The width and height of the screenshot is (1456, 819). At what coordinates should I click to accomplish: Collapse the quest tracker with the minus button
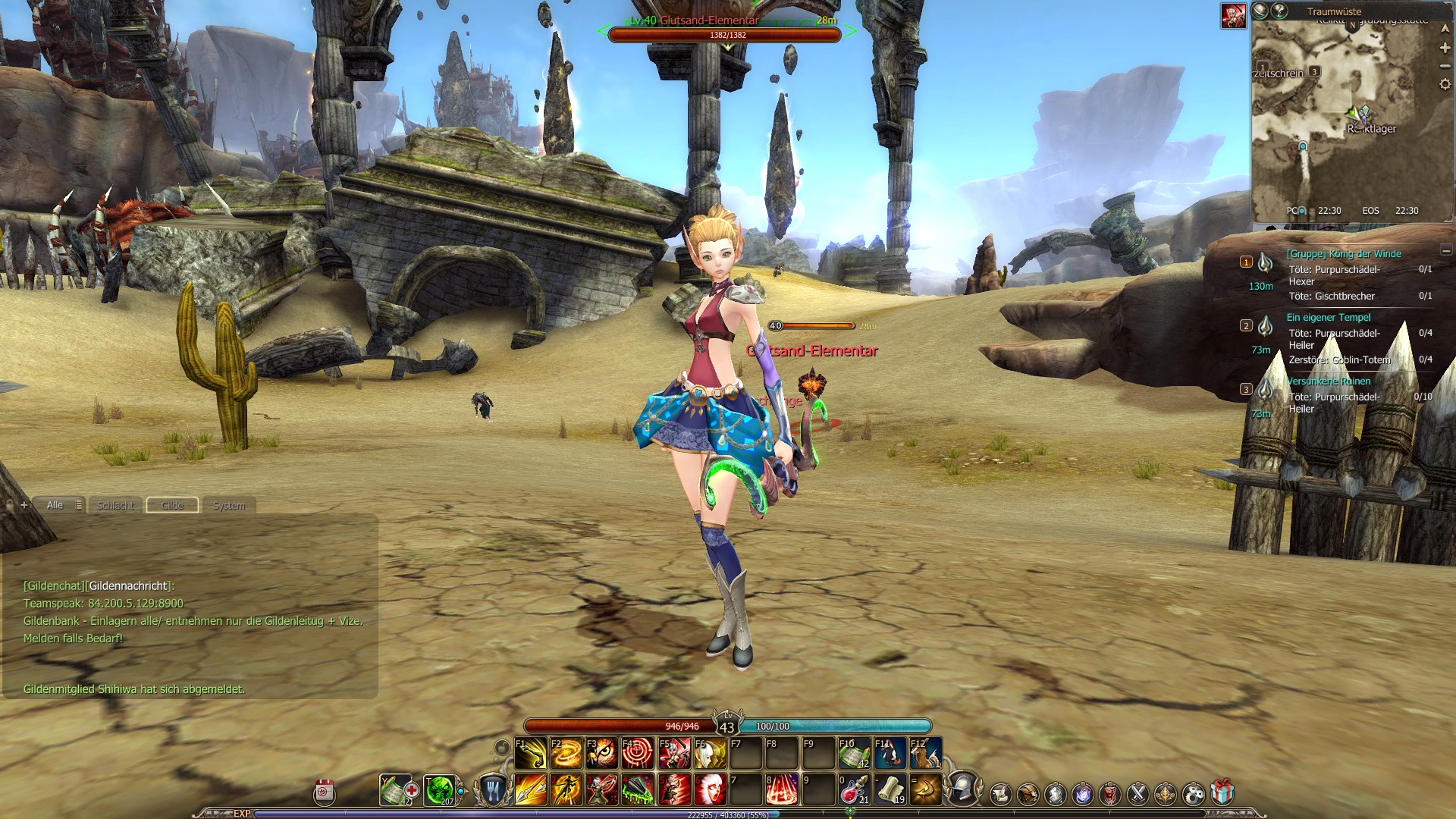tap(1445, 251)
